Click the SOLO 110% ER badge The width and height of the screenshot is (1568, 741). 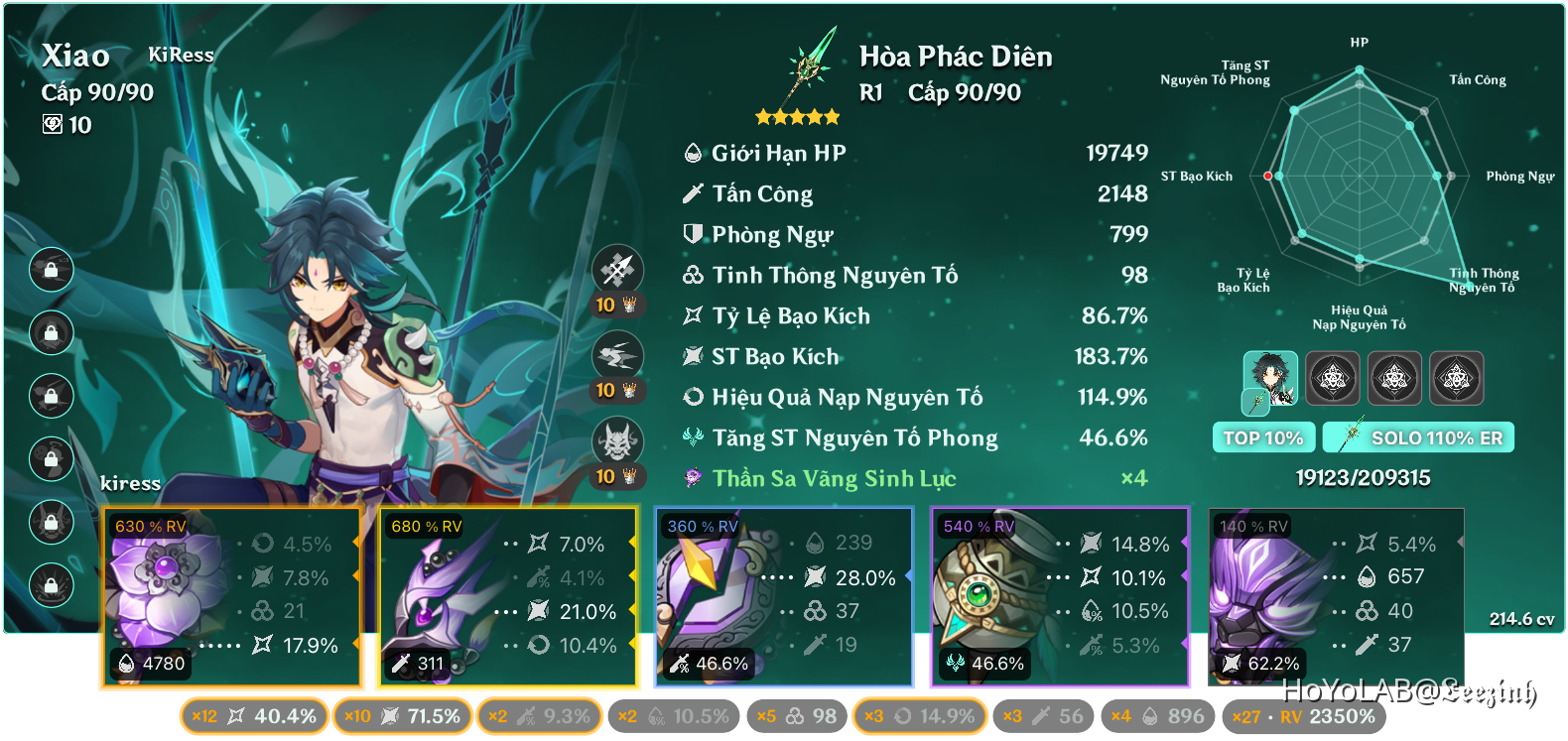click(x=1417, y=436)
